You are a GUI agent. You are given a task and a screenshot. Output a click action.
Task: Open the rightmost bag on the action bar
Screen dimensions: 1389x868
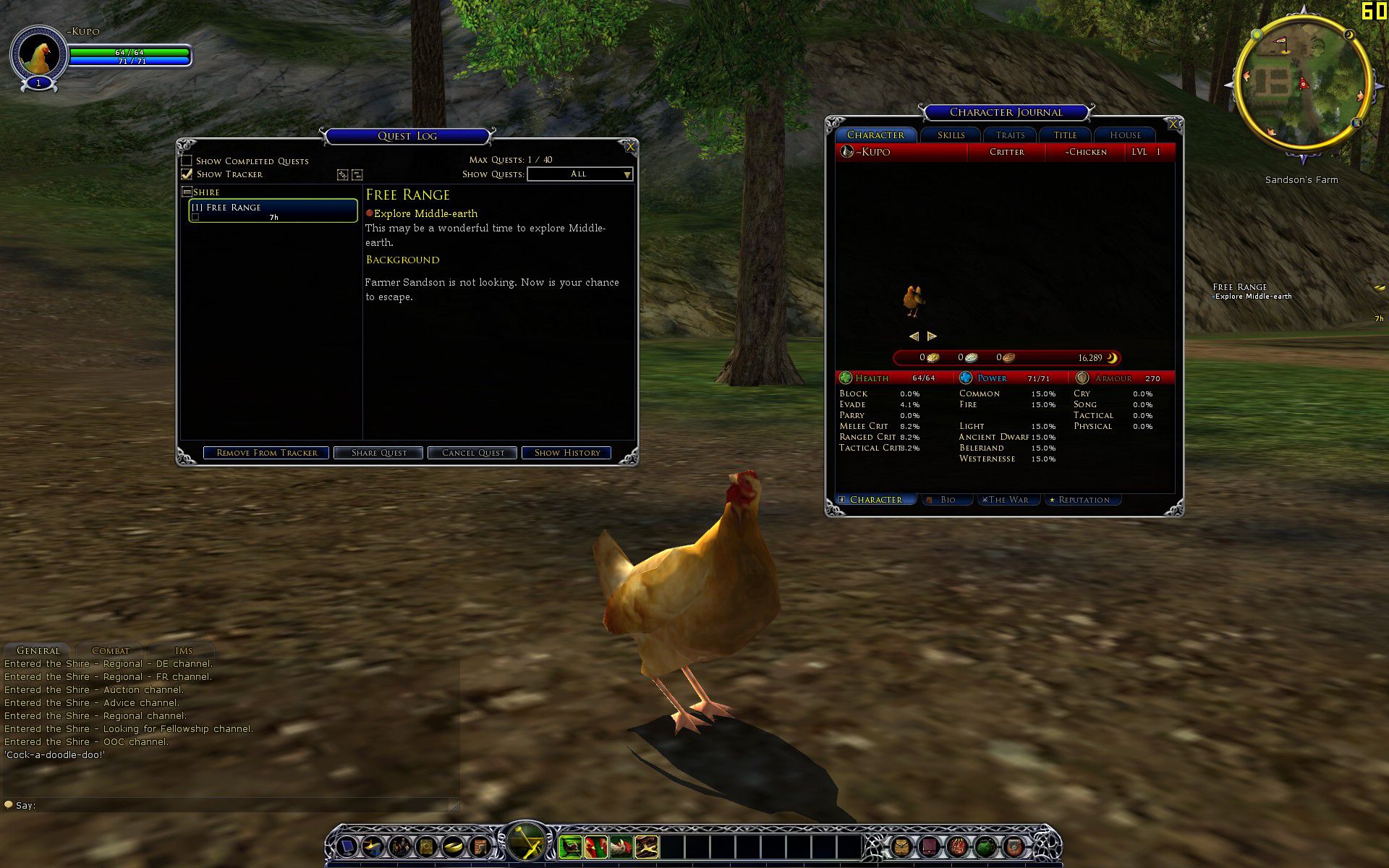click(1015, 847)
